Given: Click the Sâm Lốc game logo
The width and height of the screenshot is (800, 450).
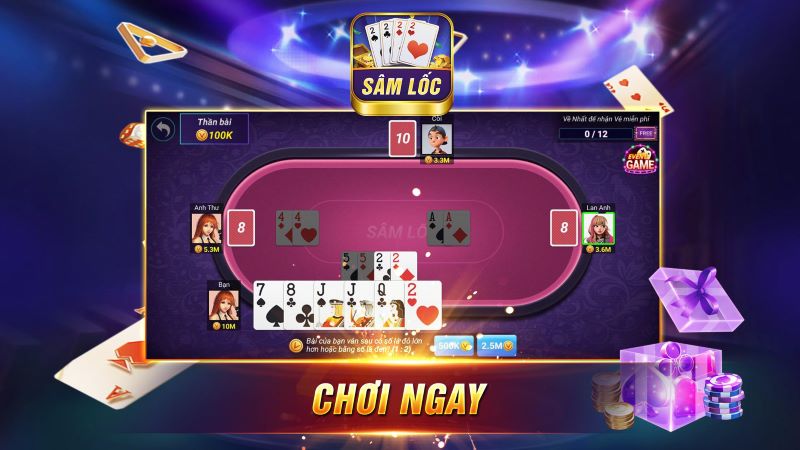Looking at the screenshot, I should tap(400, 58).
